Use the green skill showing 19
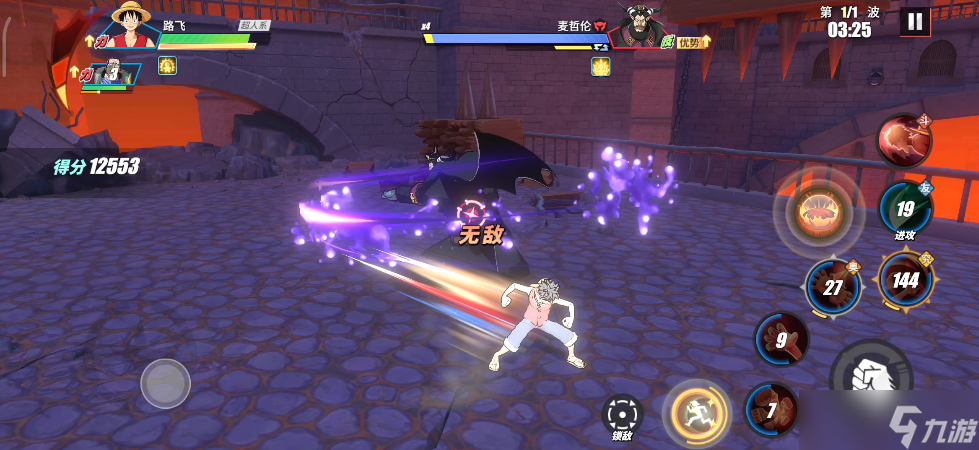Image resolution: width=979 pixels, height=450 pixels. coord(905,209)
